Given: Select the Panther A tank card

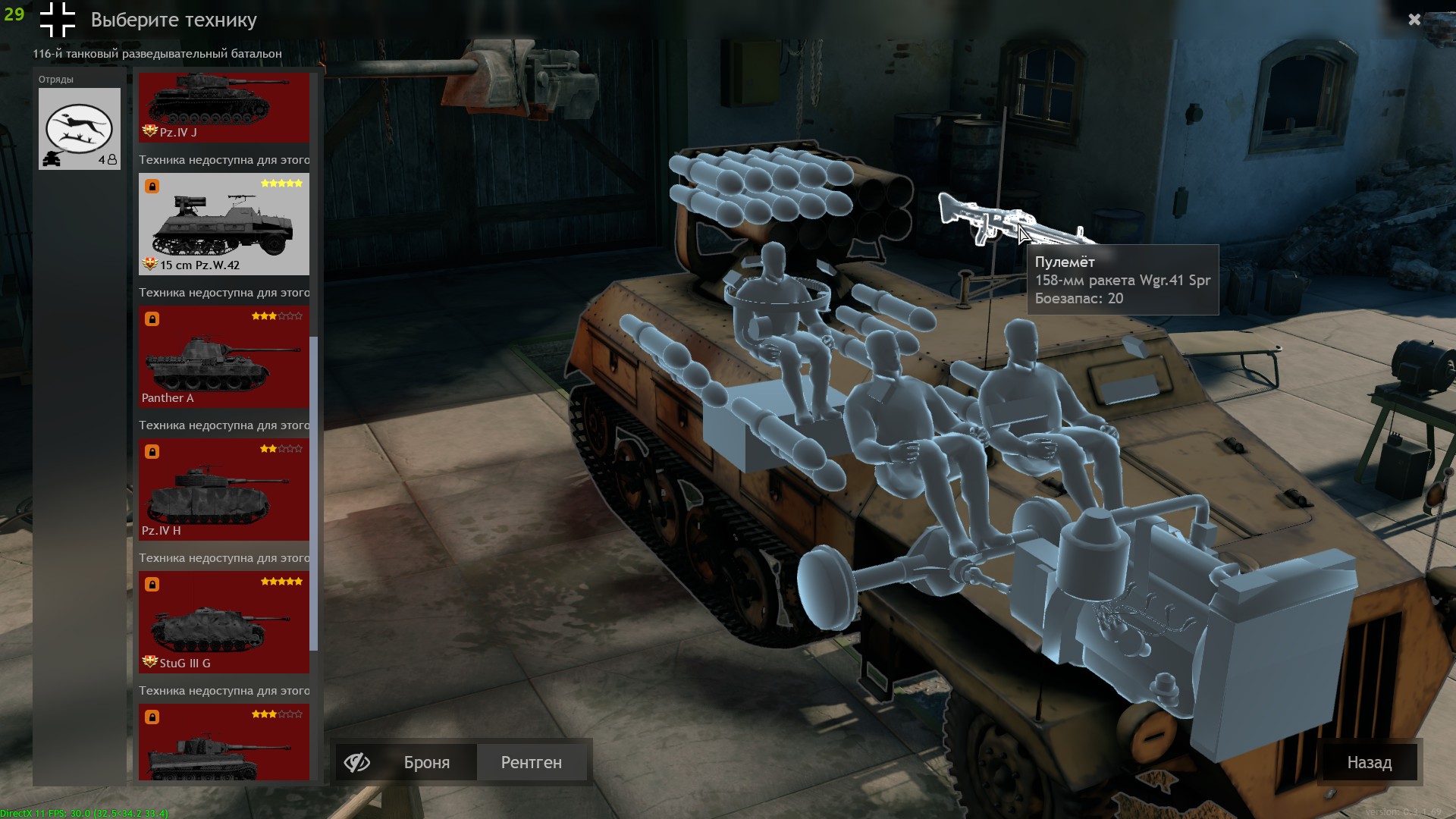Looking at the screenshot, I should coord(224,356).
